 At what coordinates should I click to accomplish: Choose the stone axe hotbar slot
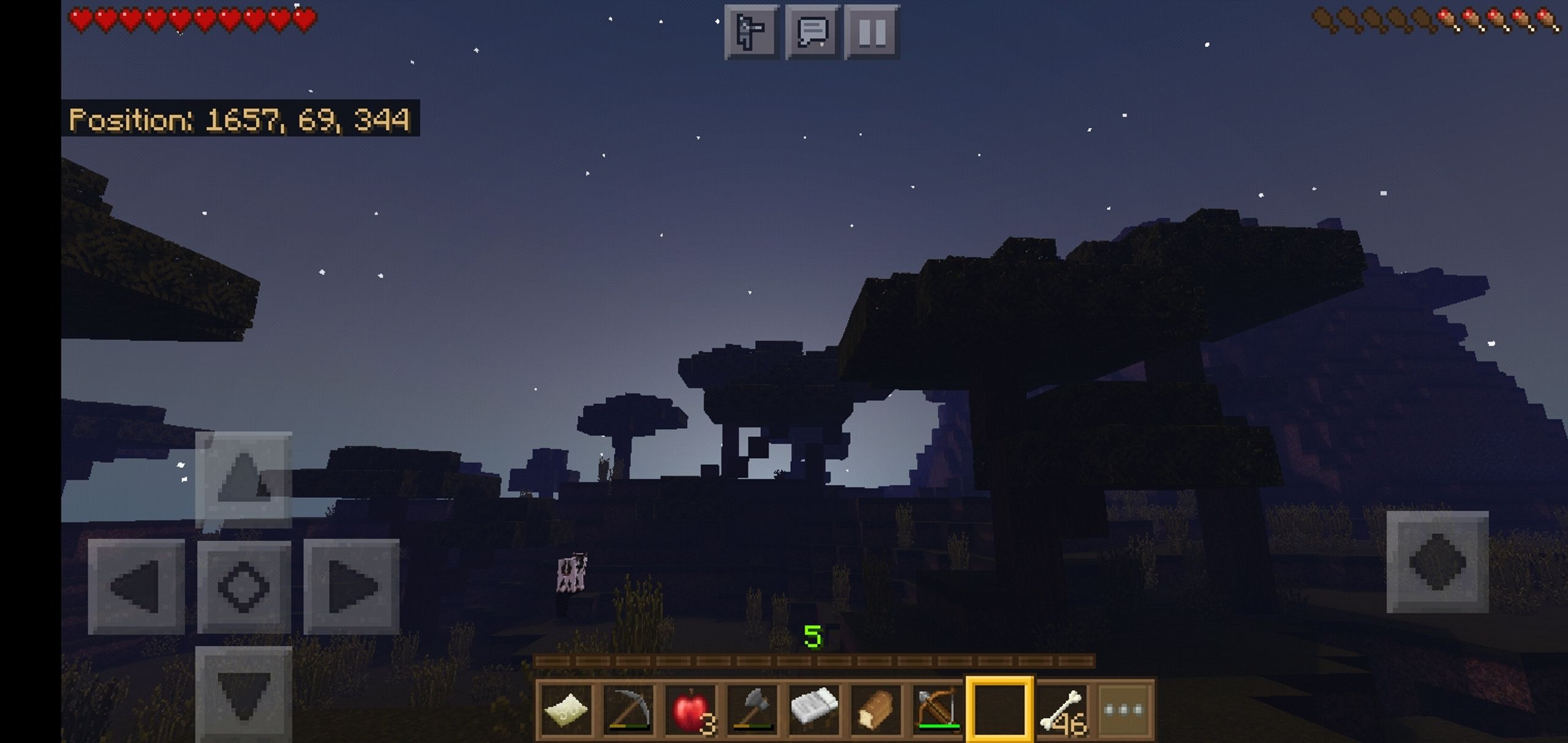(752, 710)
